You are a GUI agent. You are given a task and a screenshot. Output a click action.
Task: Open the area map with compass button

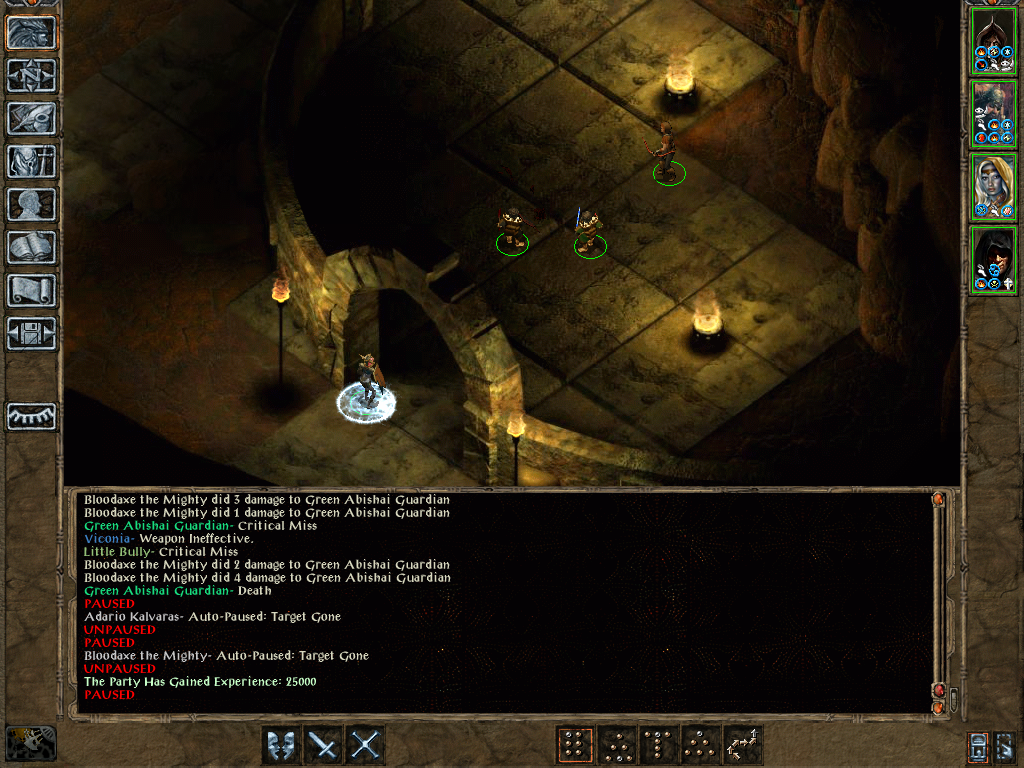(x=31, y=76)
